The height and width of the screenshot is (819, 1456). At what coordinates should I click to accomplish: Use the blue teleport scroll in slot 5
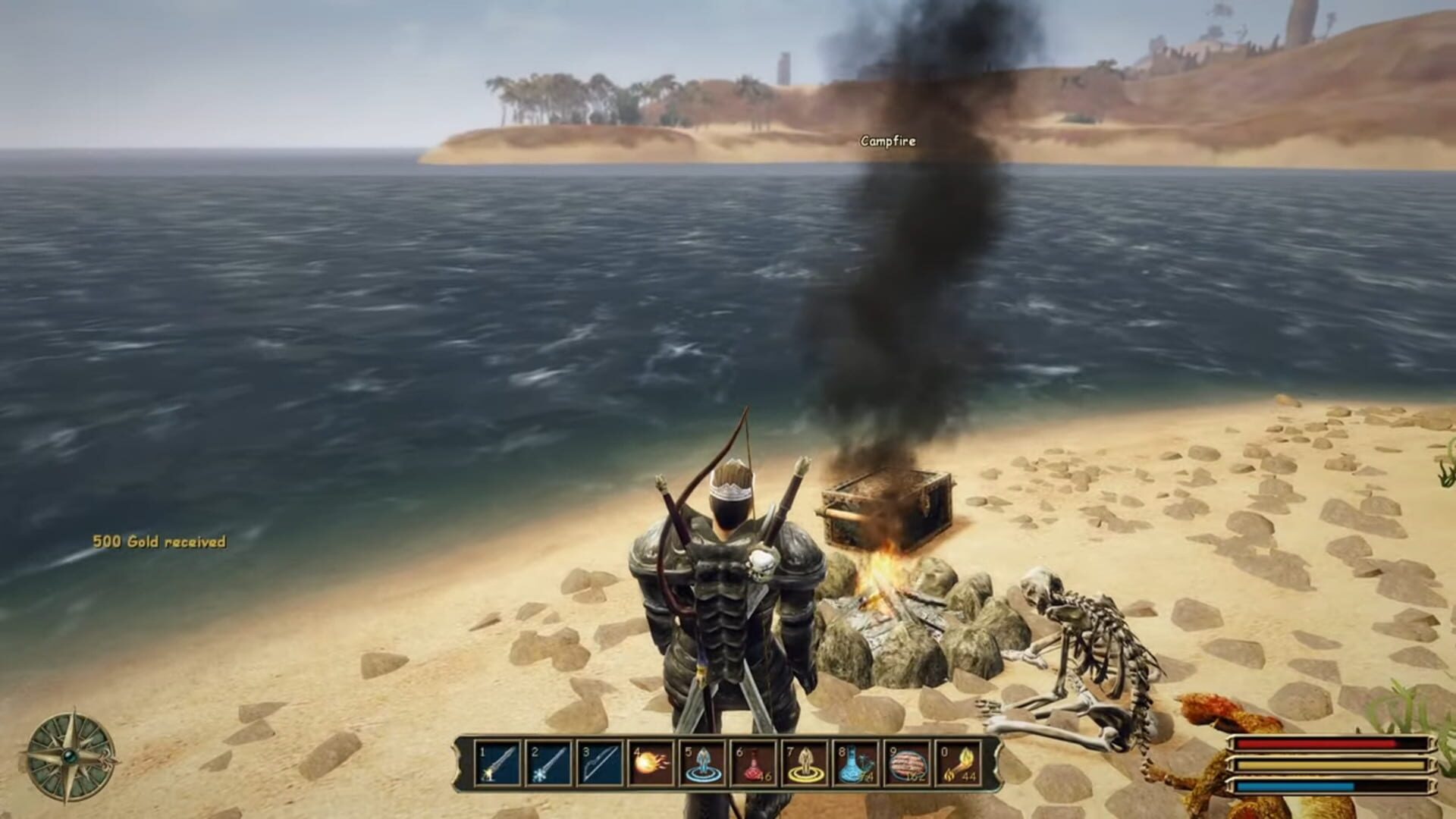(699, 762)
